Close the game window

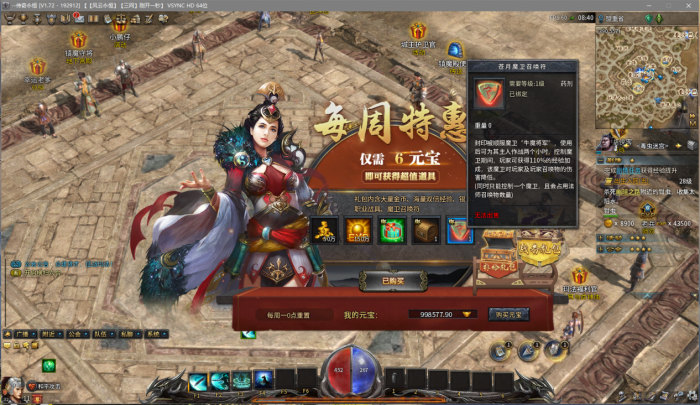pos(690,6)
